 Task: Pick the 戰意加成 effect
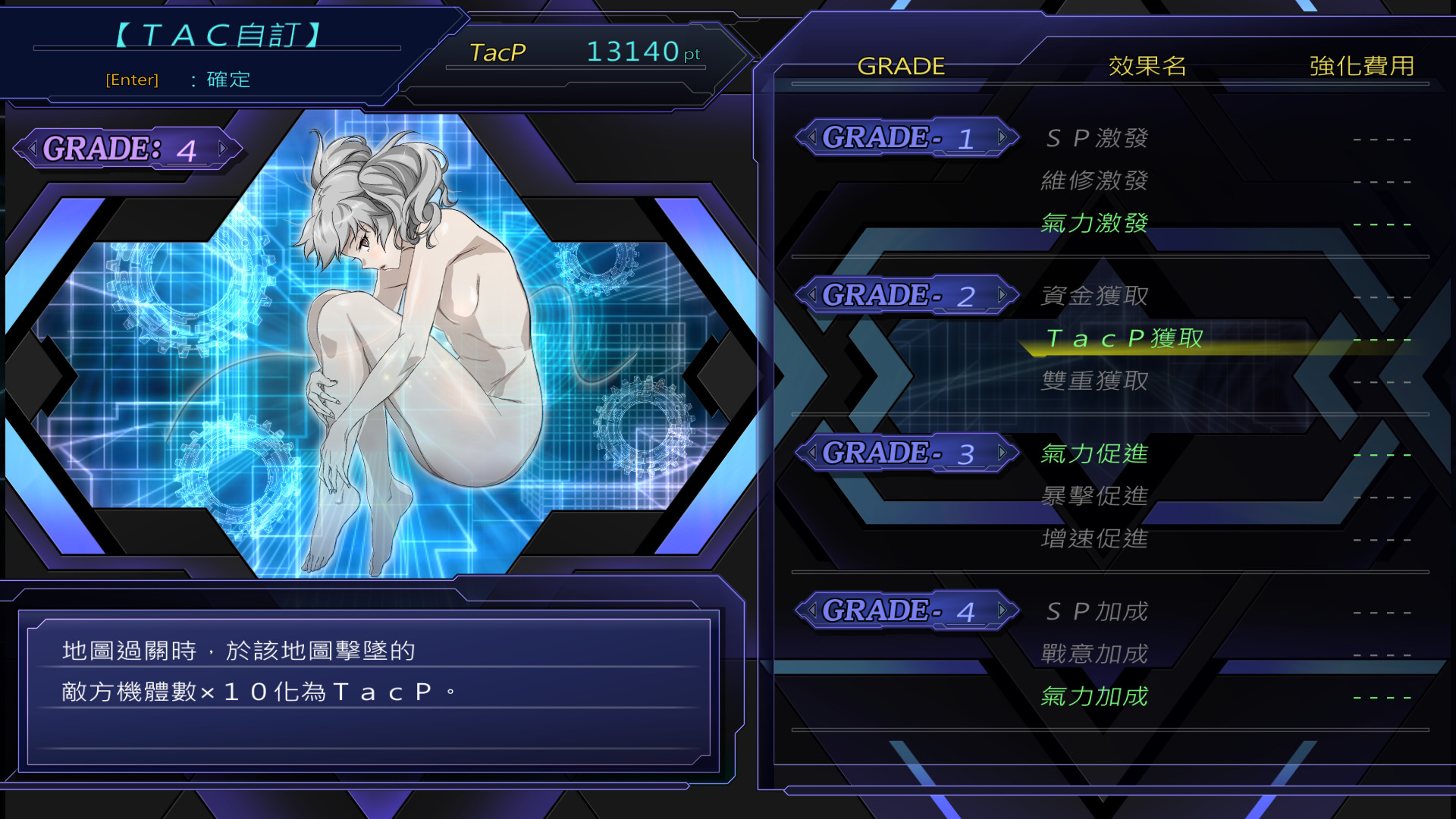point(1094,654)
